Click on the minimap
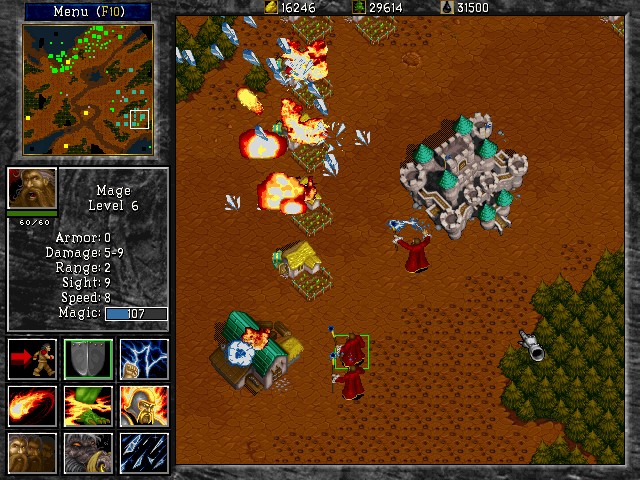 tap(87, 90)
